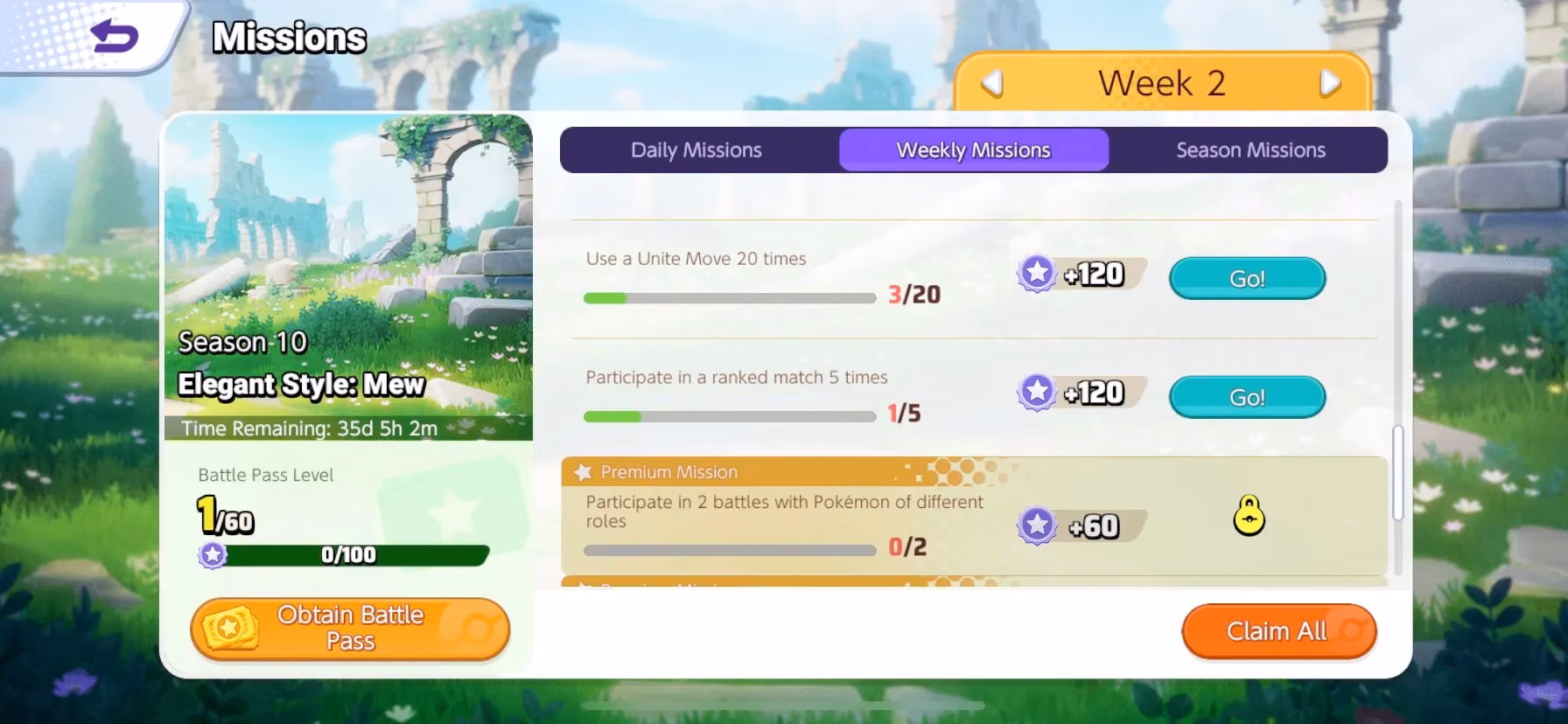Click the +60 reward badge icon

click(x=1039, y=524)
